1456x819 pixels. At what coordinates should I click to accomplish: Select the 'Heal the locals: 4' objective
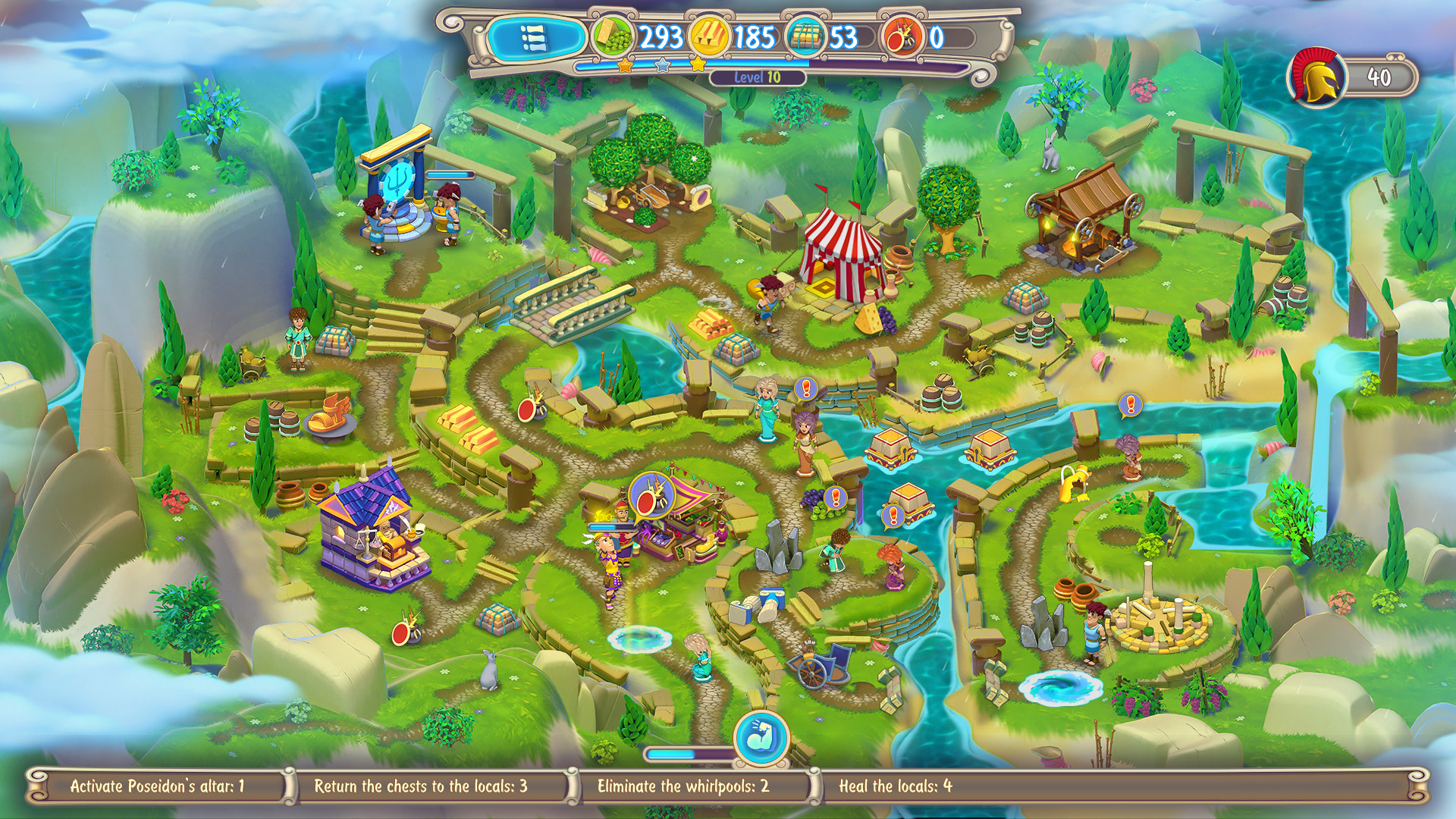tap(895, 787)
